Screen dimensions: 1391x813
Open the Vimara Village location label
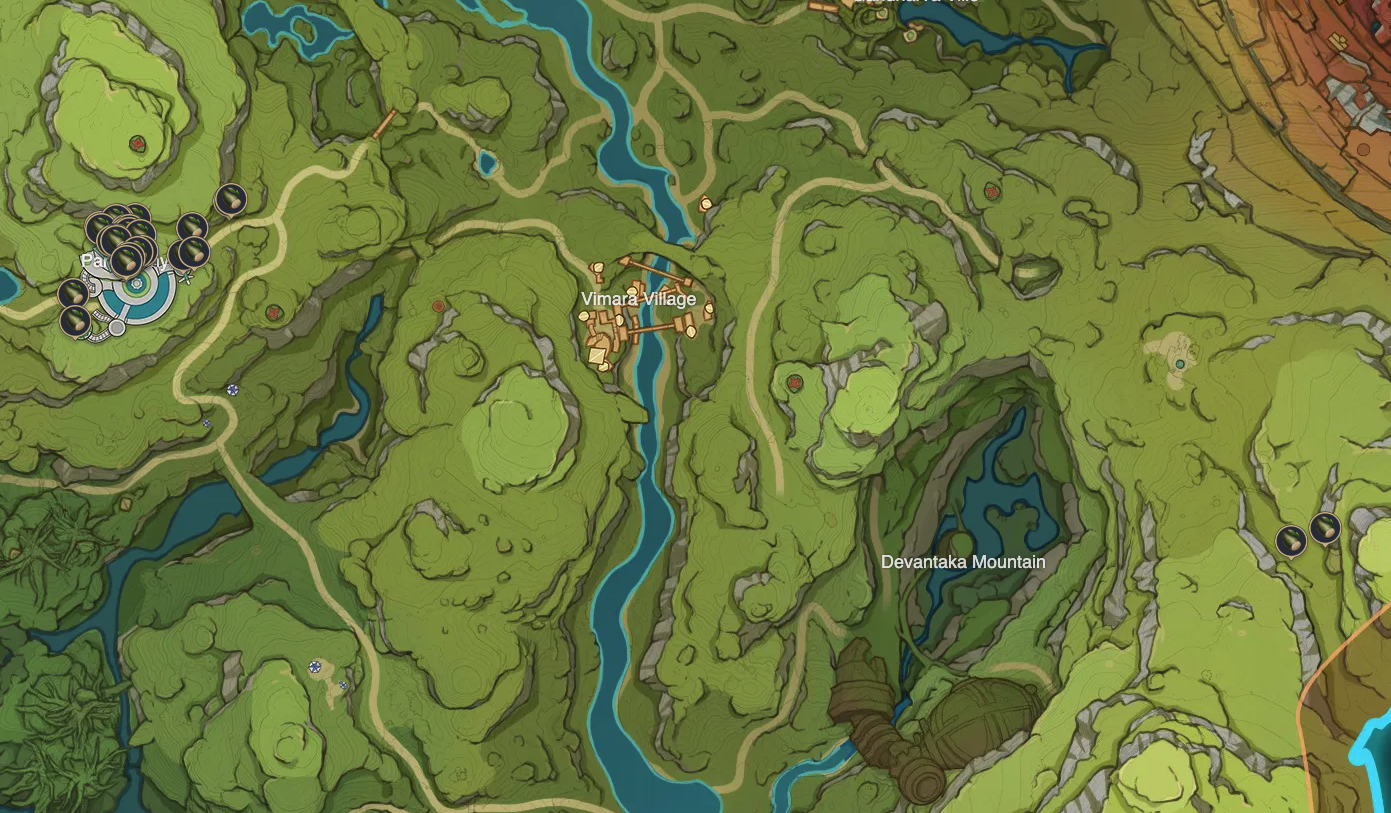pyautogui.click(x=639, y=299)
